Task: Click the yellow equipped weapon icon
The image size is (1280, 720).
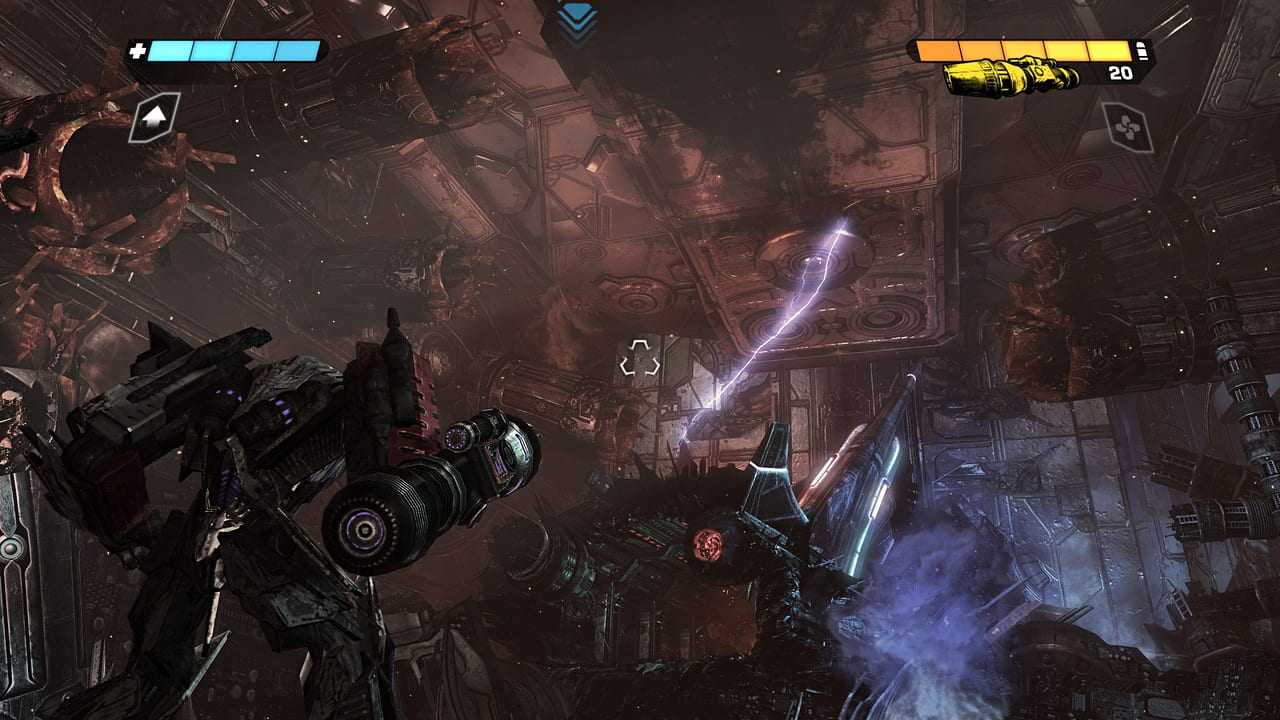Action: click(x=1011, y=76)
